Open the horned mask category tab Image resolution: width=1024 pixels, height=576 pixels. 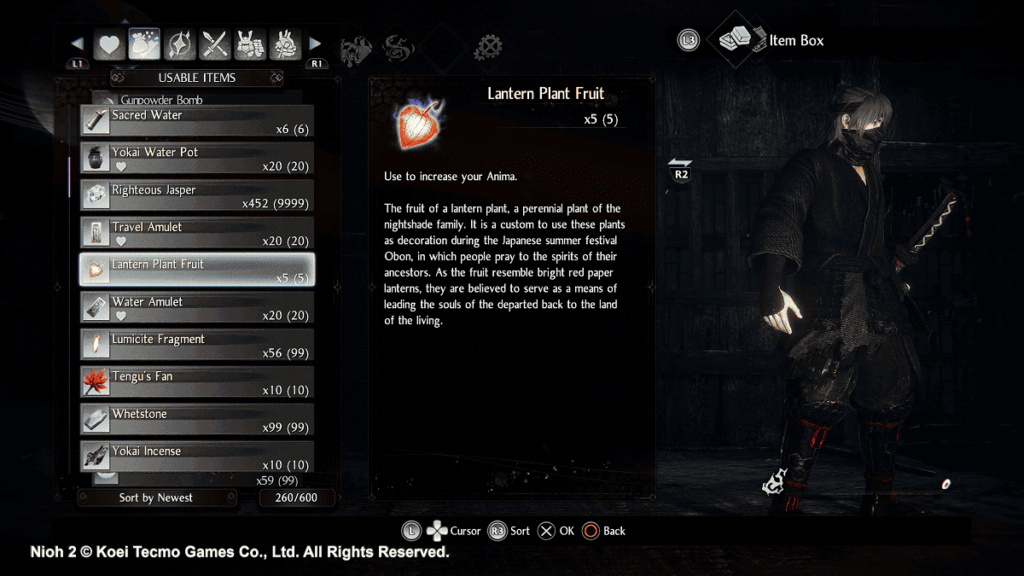tap(286, 44)
